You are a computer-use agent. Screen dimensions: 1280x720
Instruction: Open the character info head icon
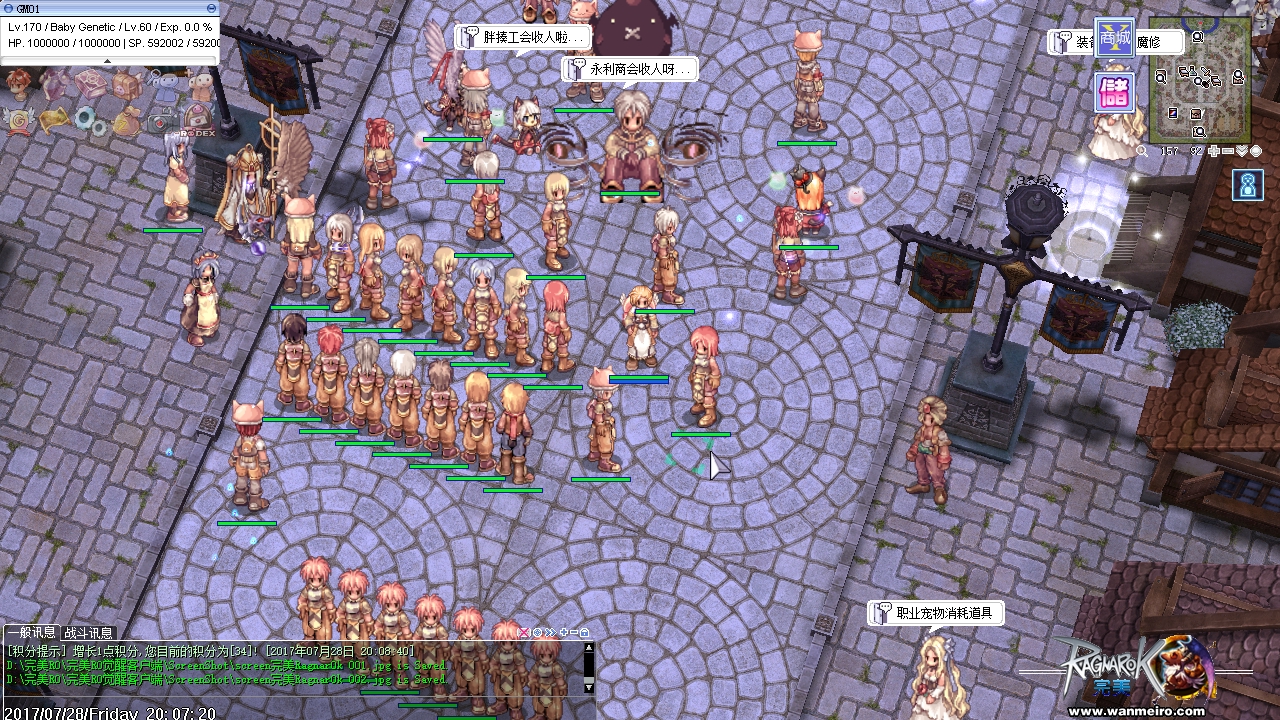point(17,82)
